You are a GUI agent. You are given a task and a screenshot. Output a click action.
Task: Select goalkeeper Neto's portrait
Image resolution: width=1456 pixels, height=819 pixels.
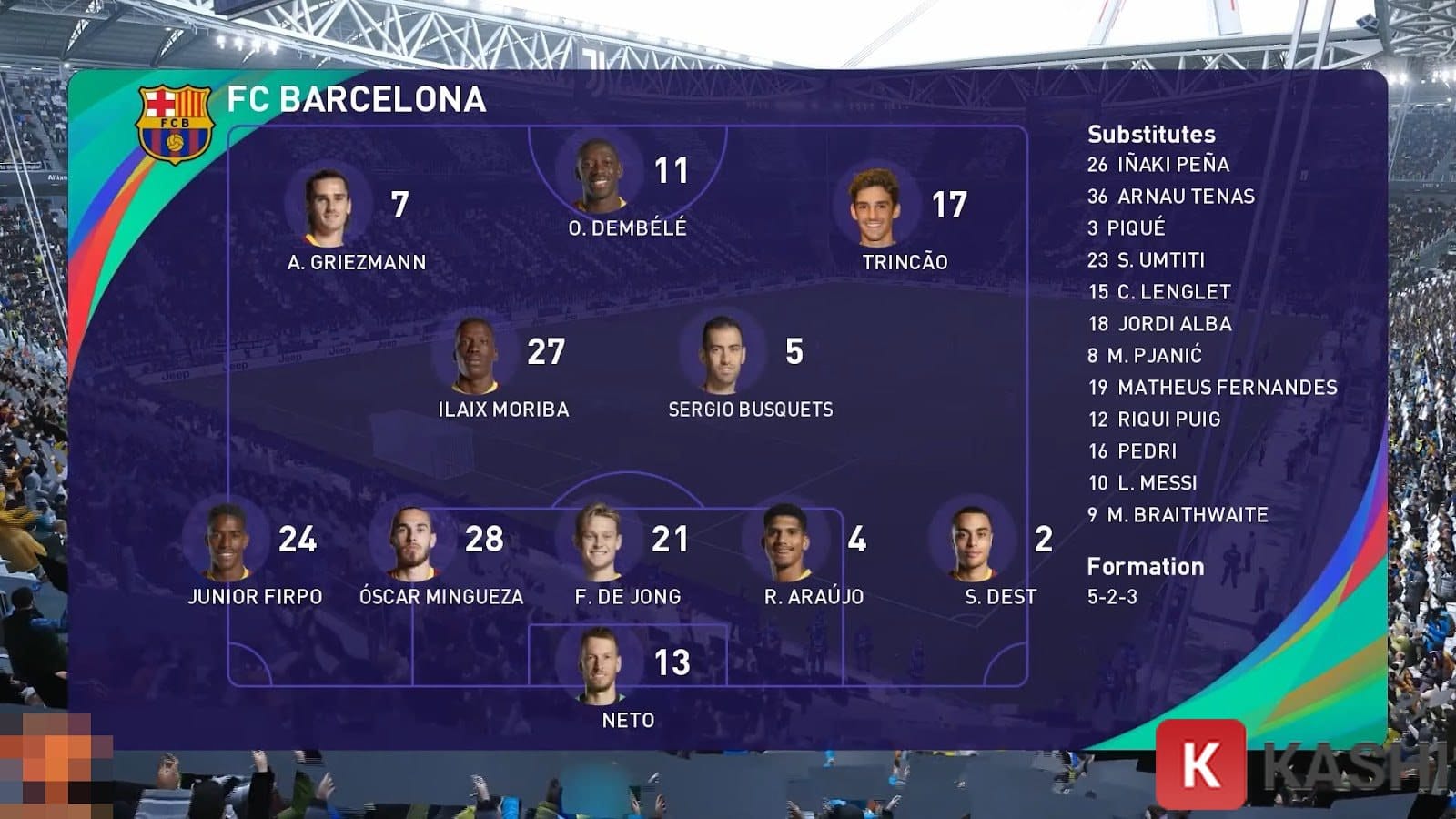pos(600,665)
